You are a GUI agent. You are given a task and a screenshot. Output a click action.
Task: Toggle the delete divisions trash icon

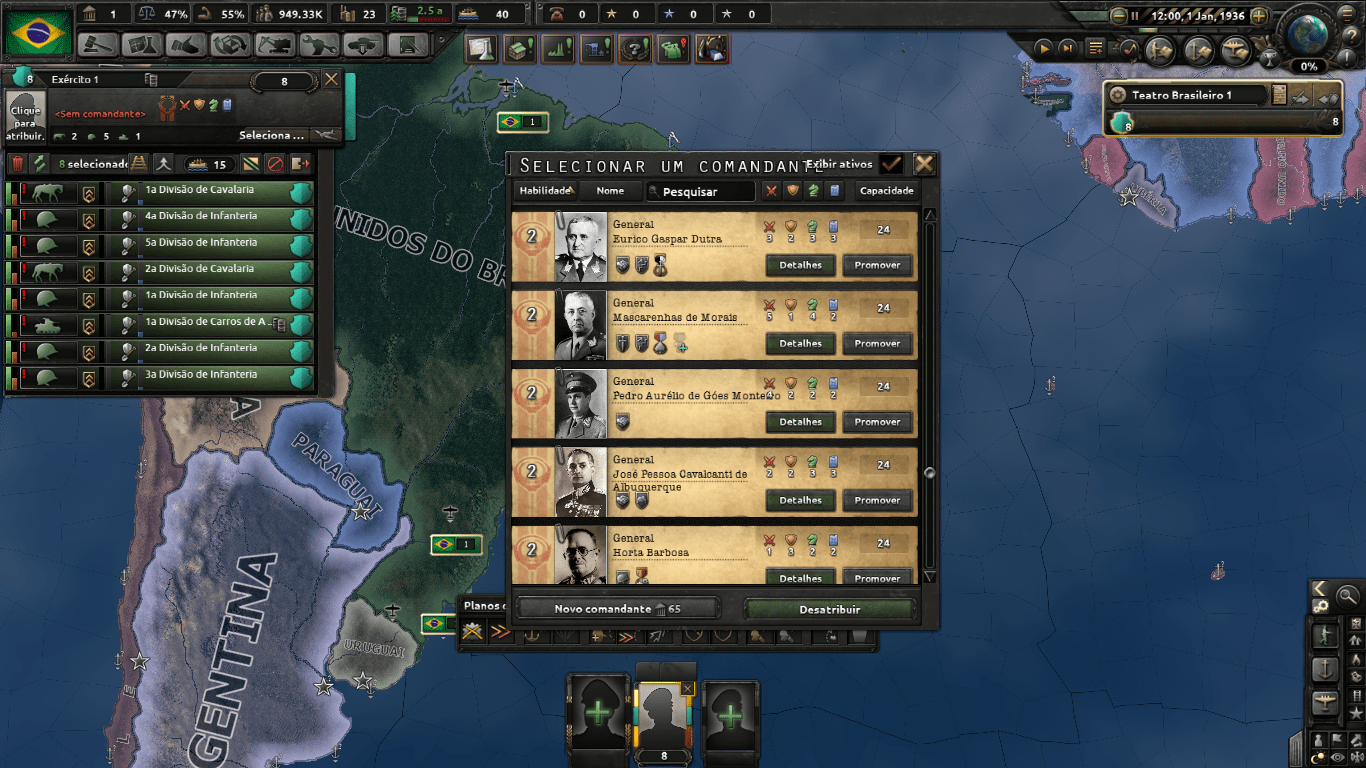18,163
